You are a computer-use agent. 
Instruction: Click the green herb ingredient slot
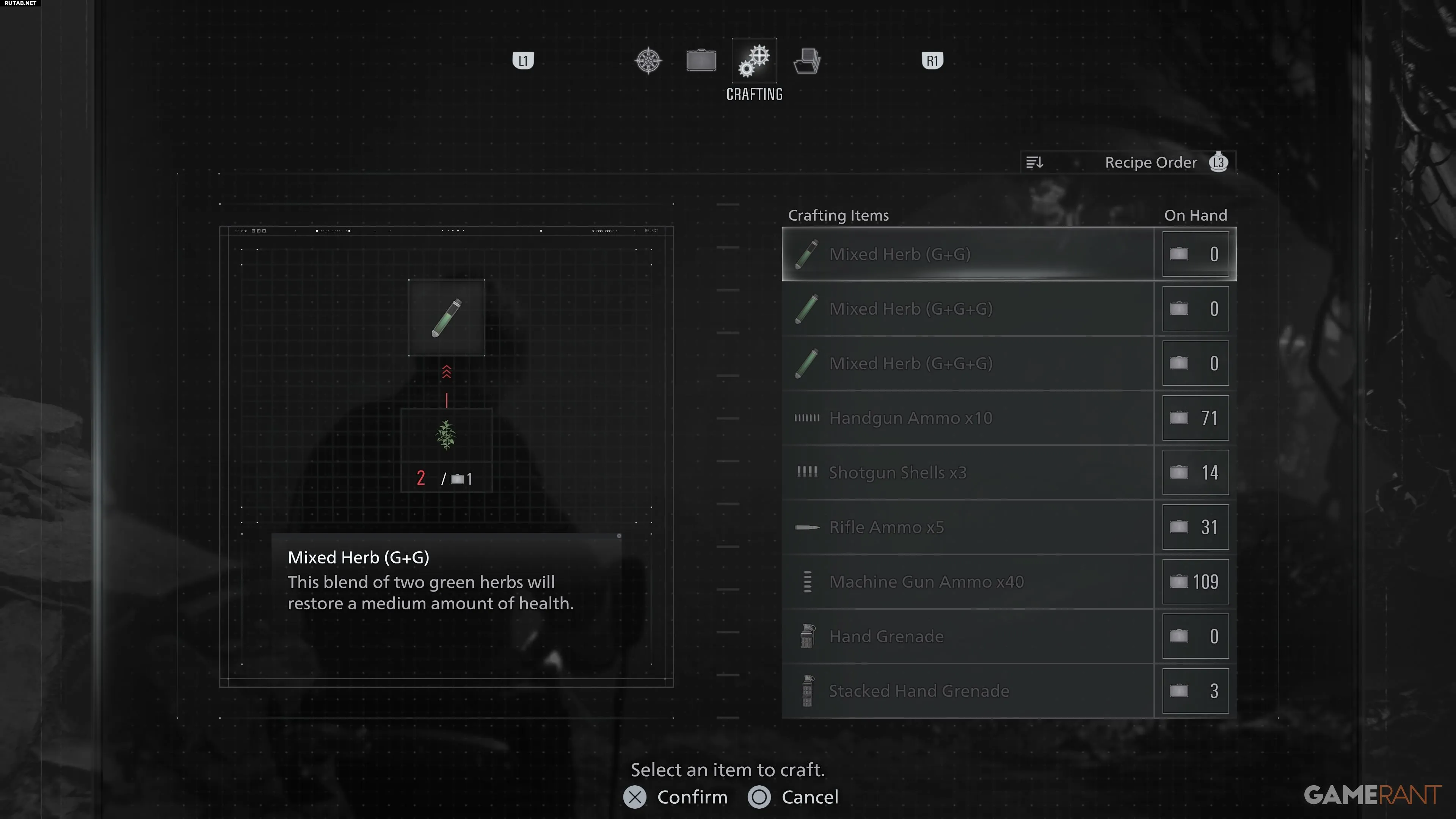(446, 436)
